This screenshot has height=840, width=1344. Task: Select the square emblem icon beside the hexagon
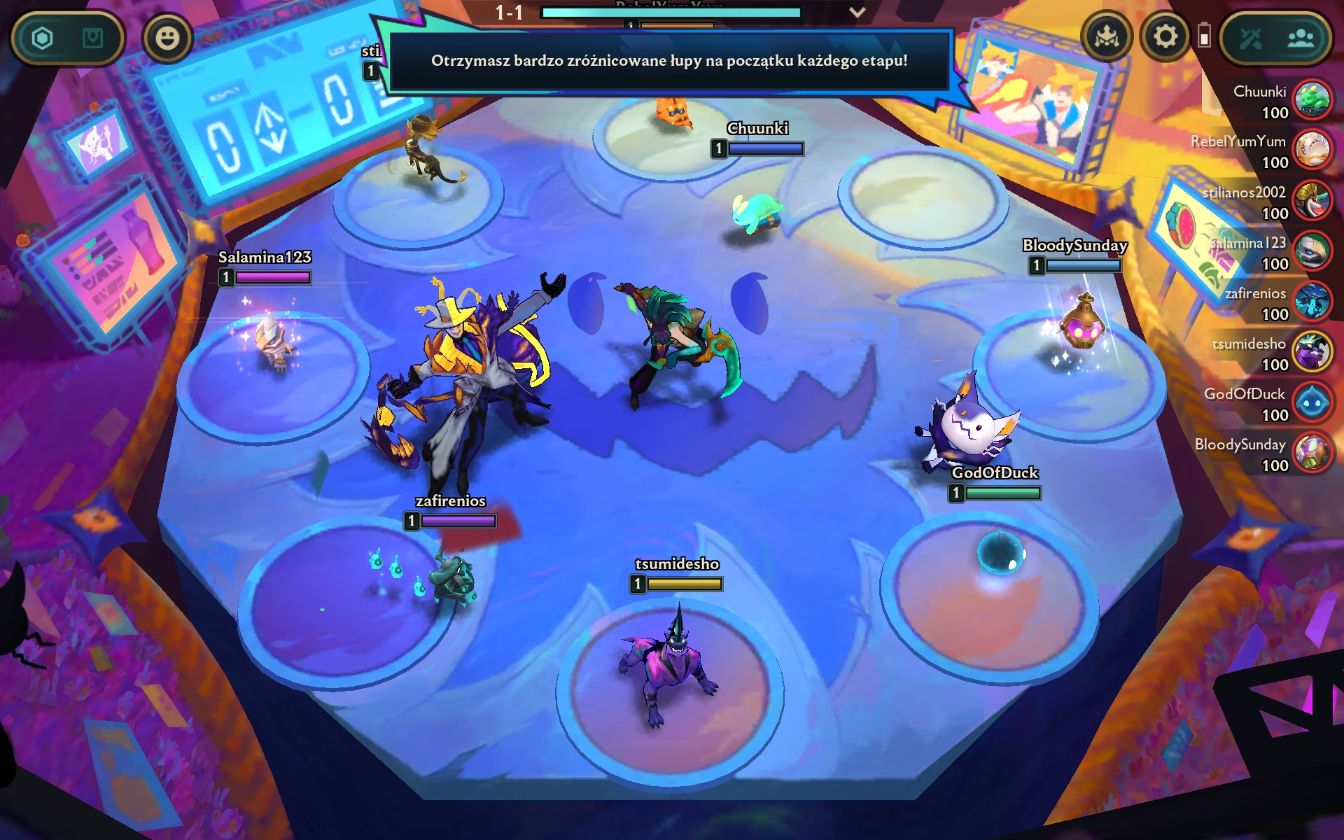[93, 39]
